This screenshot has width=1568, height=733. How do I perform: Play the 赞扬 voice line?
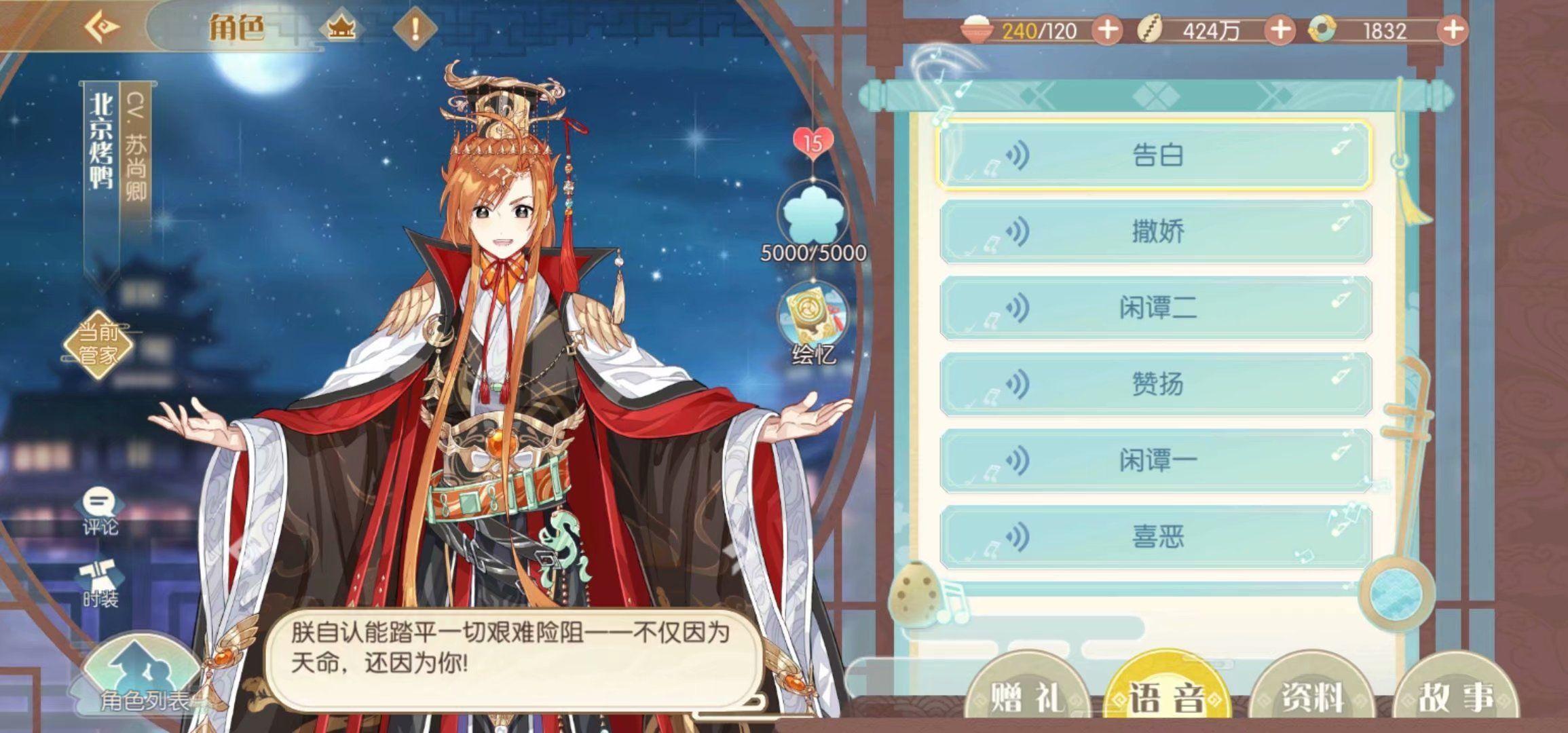pyautogui.click(x=1155, y=385)
